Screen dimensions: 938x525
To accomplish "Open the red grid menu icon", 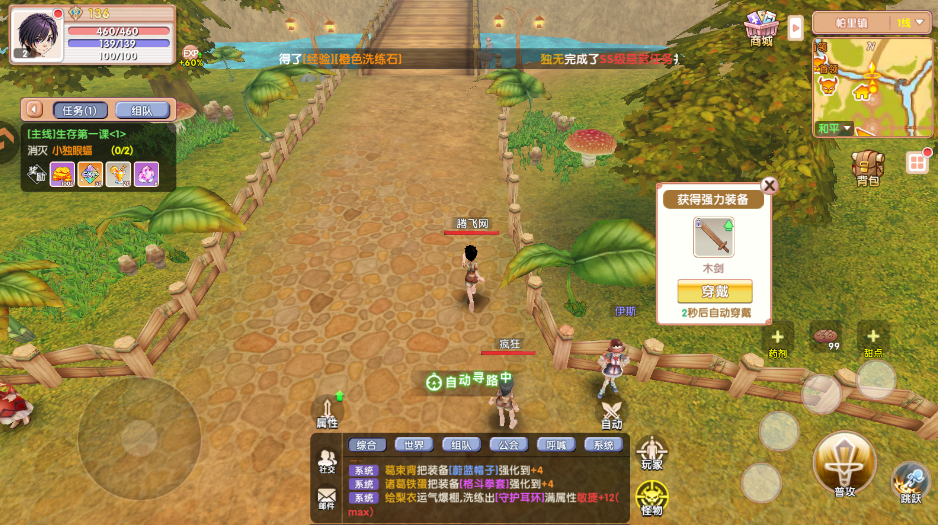I will pyautogui.click(x=917, y=162).
